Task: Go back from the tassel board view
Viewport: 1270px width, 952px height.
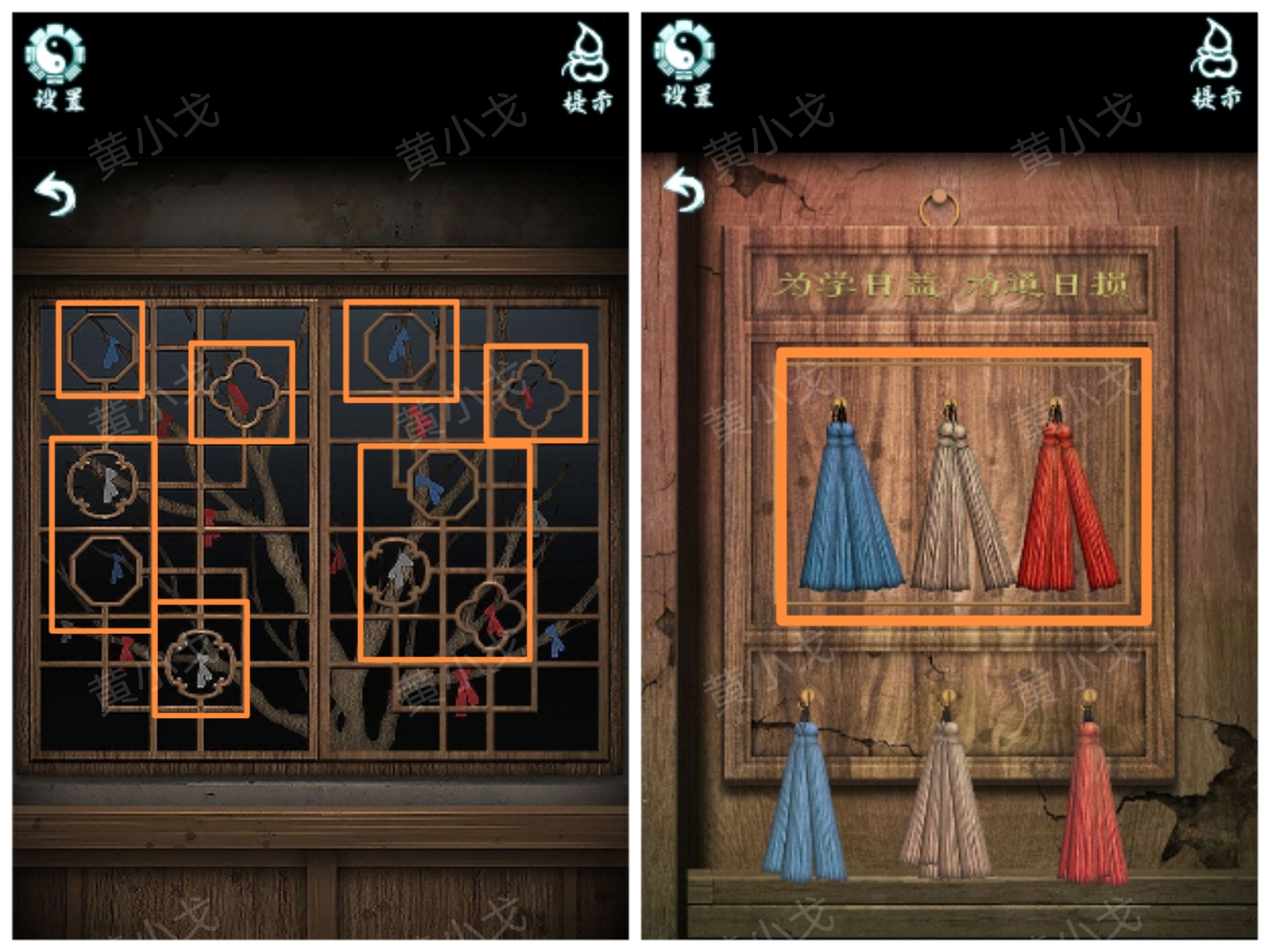Action: click(684, 190)
